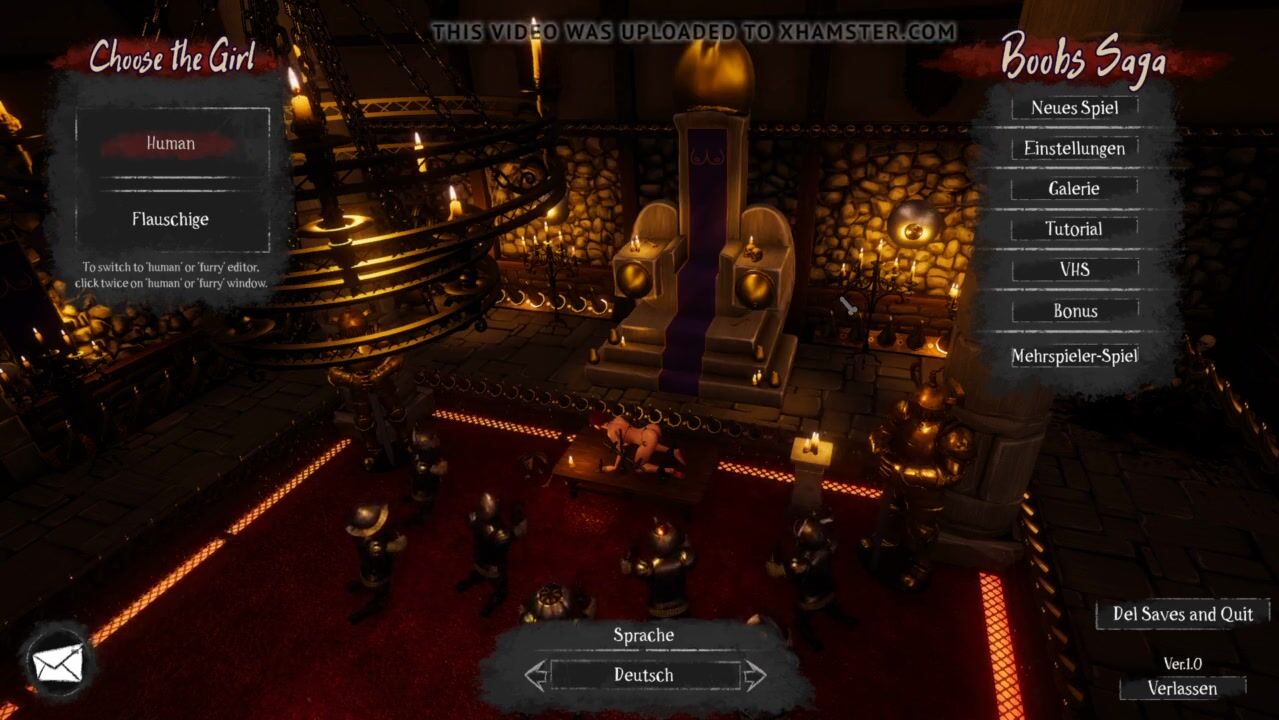Select the Human option

[x=171, y=144]
